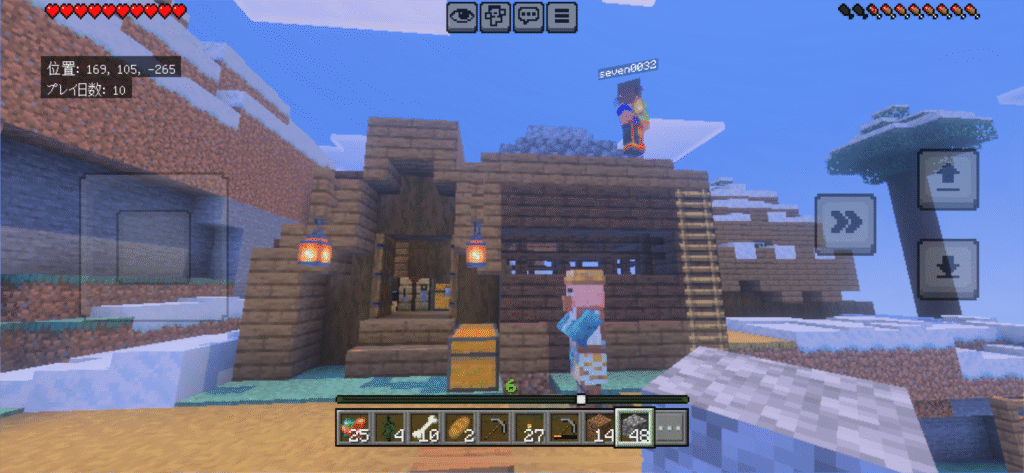Tap the double-arrow sprint button
The height and width of the screenshot is (473, 1024).
click(845, 224)
